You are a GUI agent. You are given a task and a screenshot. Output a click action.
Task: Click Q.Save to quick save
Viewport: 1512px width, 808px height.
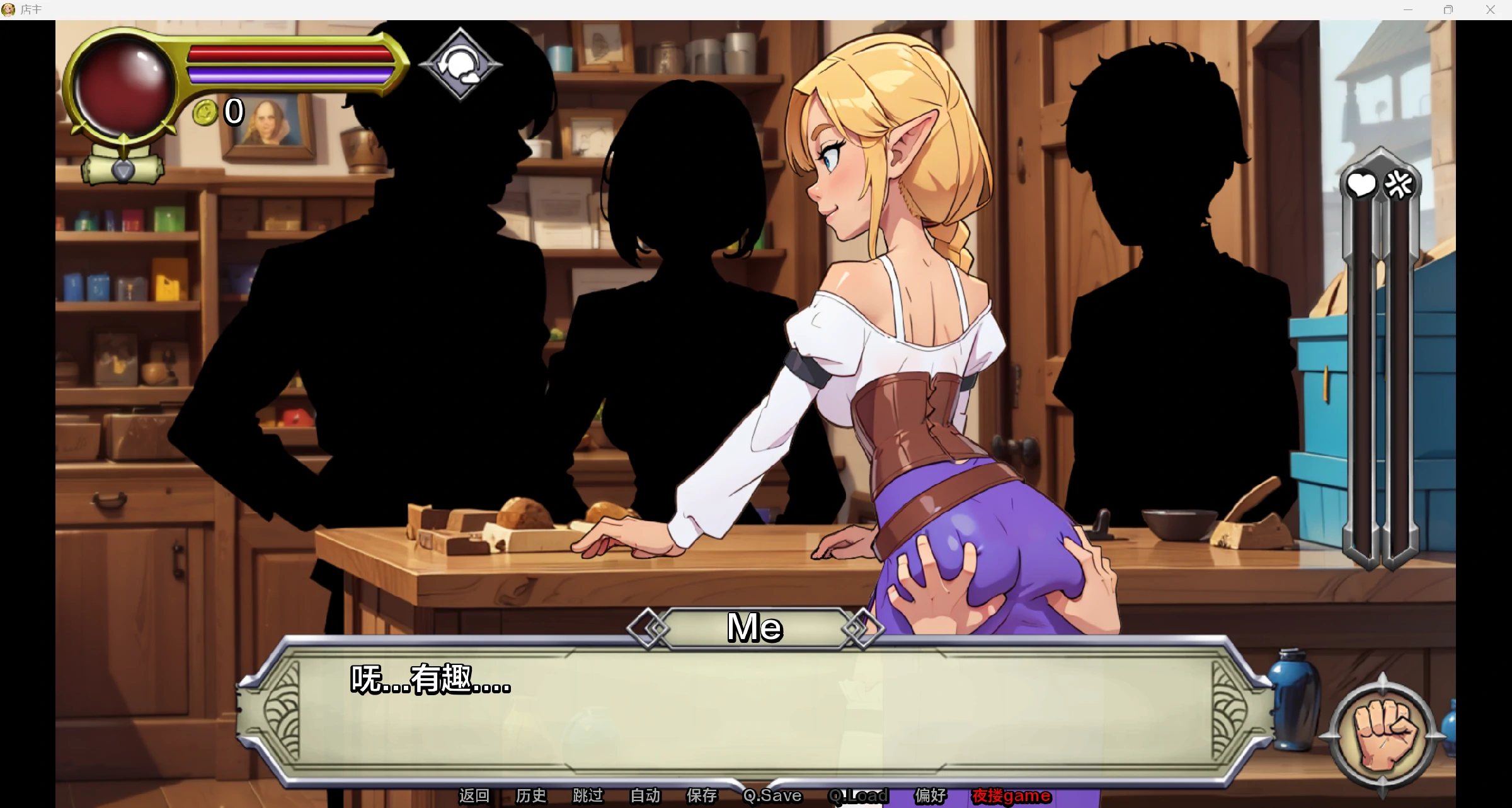[x=772, y=796]
